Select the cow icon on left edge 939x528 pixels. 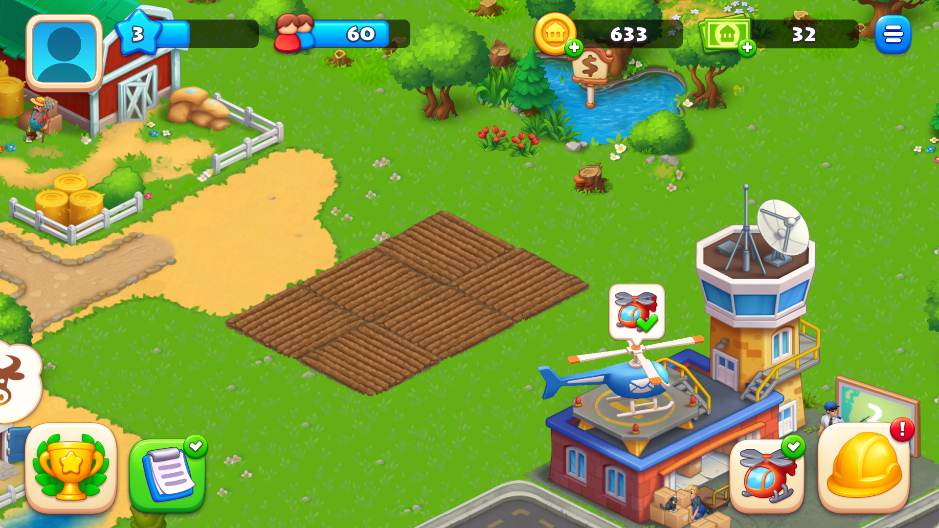[x=15, y=381]
